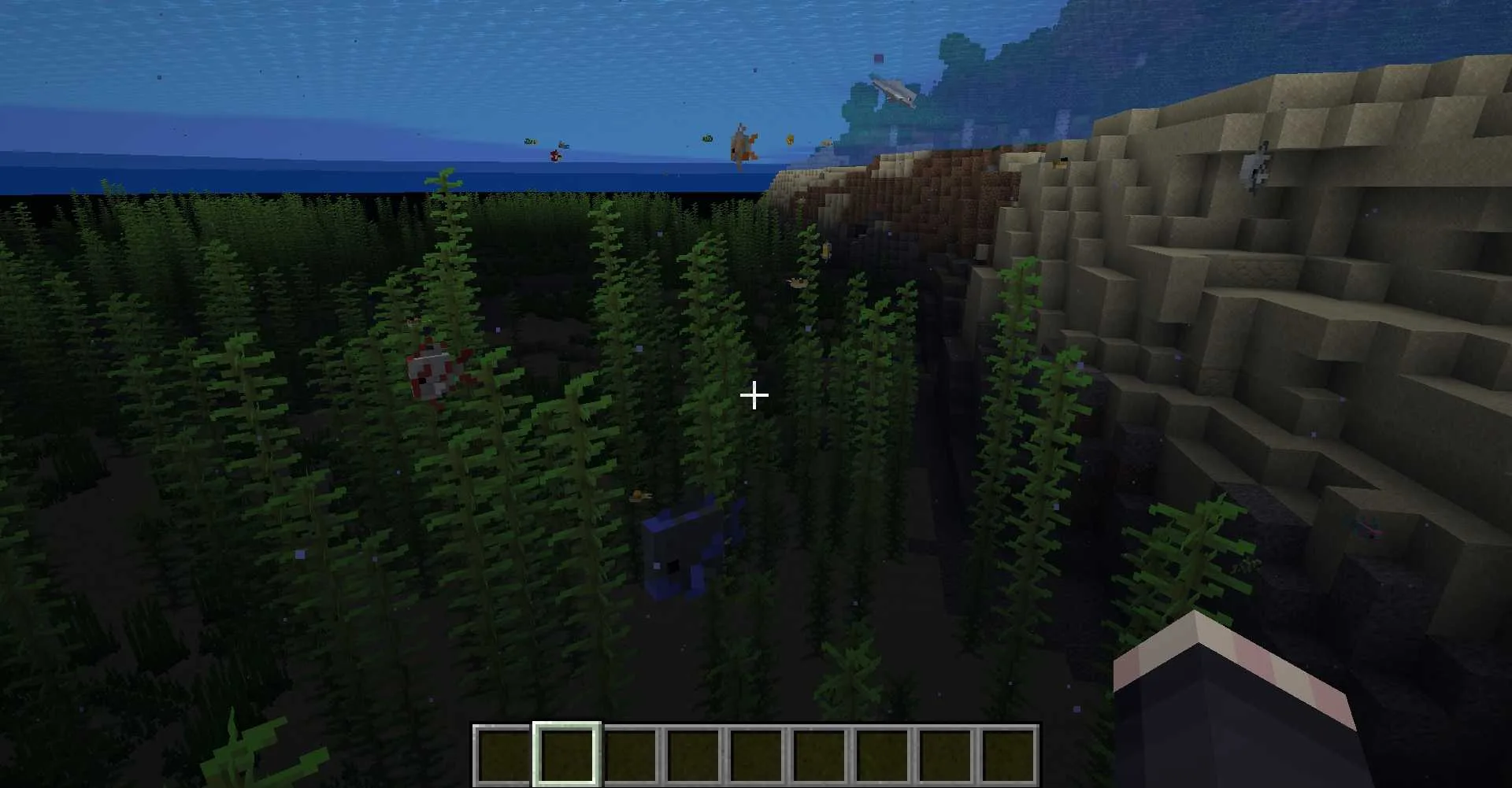The height and width of the screenshot is (788, 1512).
Task: Select the highlighted hotbar slot
Action: click(x=567, y=754)
